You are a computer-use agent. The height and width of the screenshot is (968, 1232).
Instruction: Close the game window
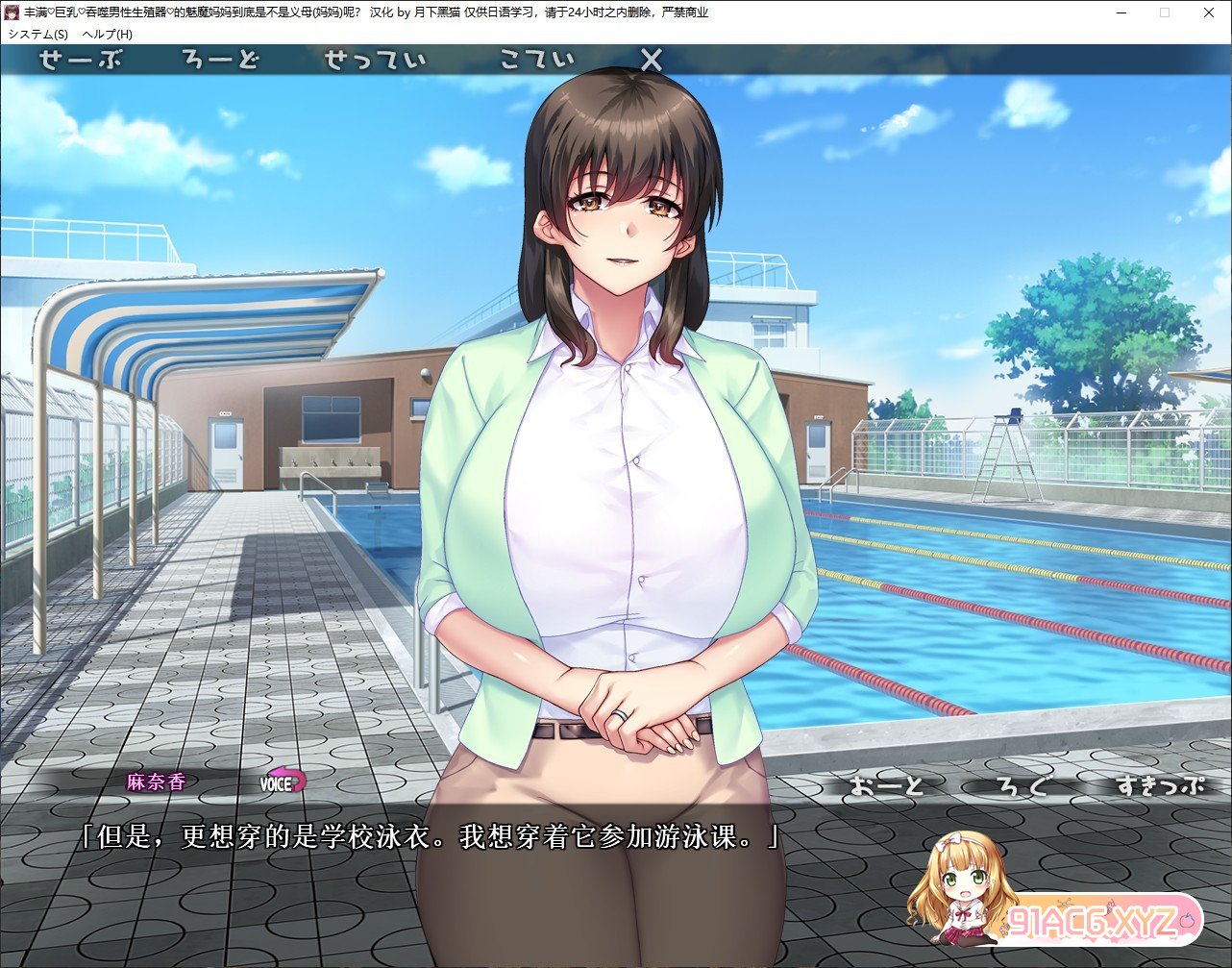pyautogui.click(x=1209, y=12)
